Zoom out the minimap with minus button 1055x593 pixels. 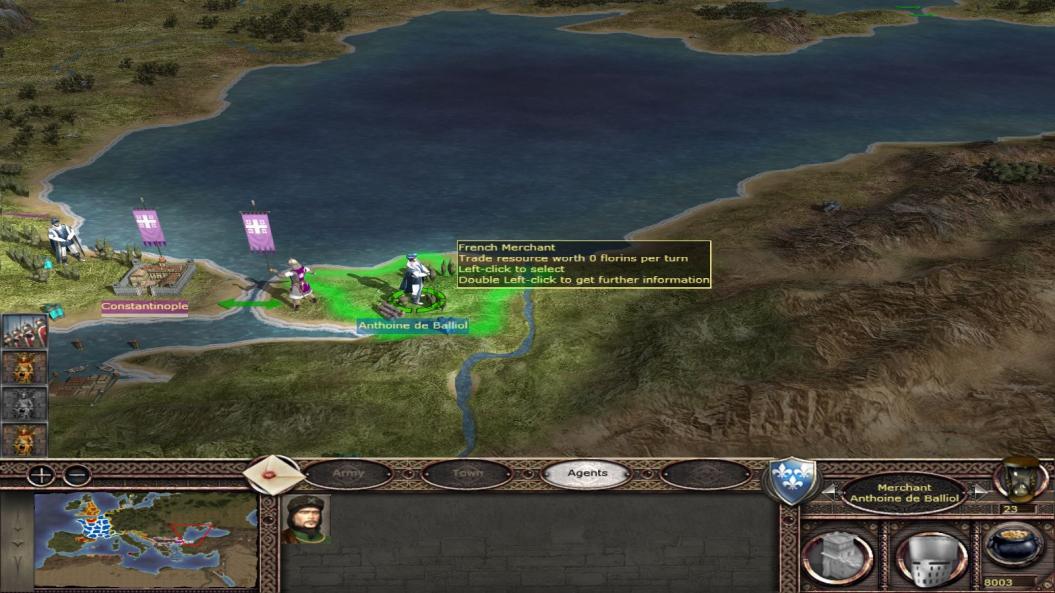click(77, 475)
